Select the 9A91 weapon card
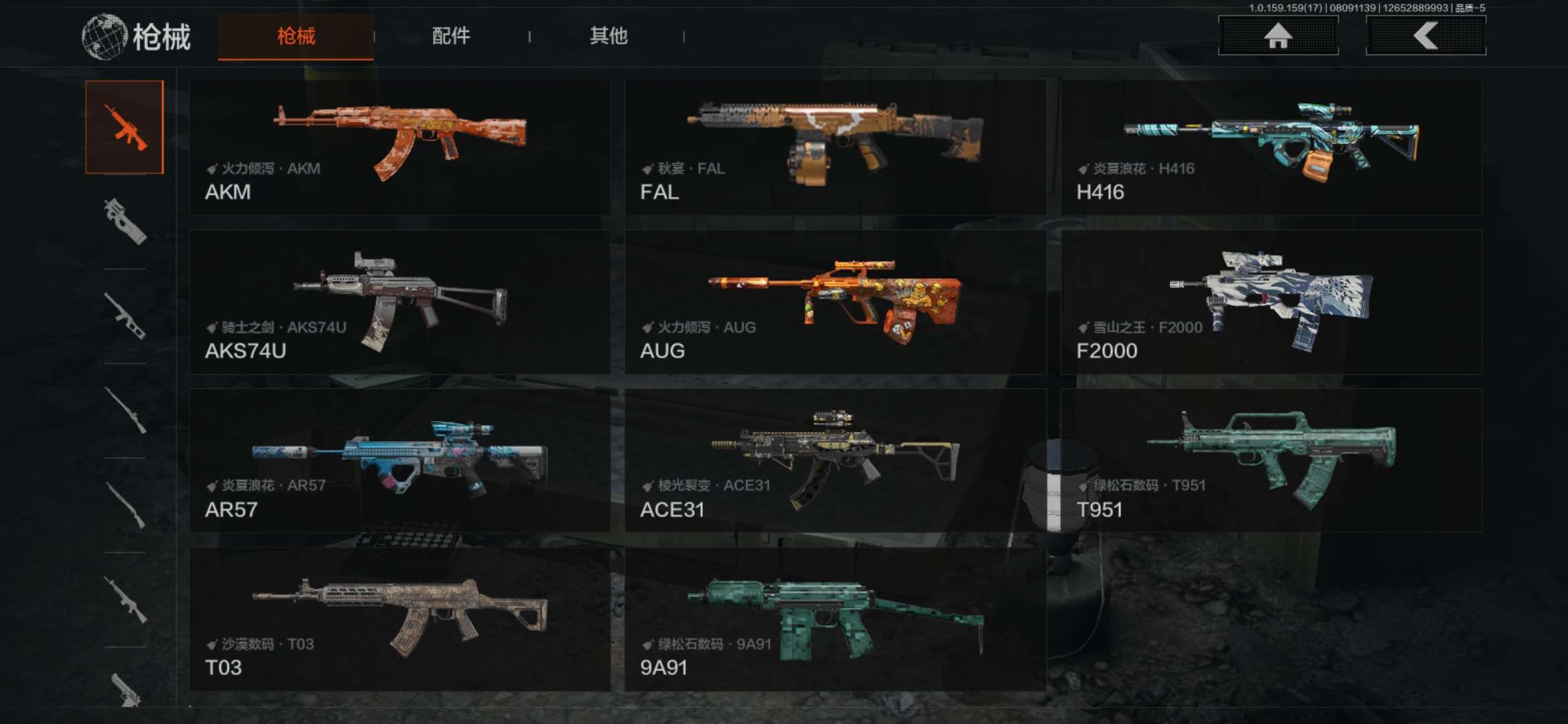 pos(835,619)
